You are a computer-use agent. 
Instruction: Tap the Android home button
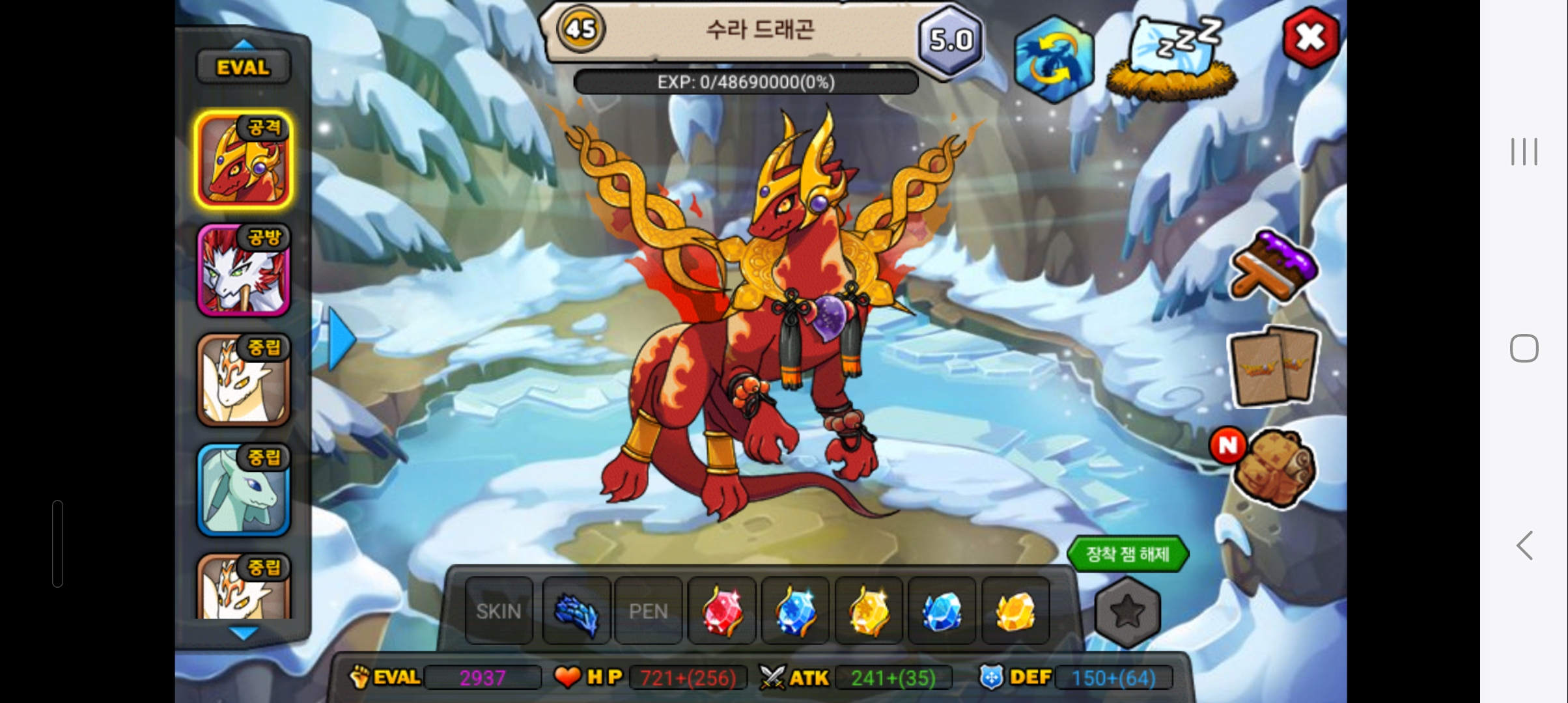(1524, 348)
